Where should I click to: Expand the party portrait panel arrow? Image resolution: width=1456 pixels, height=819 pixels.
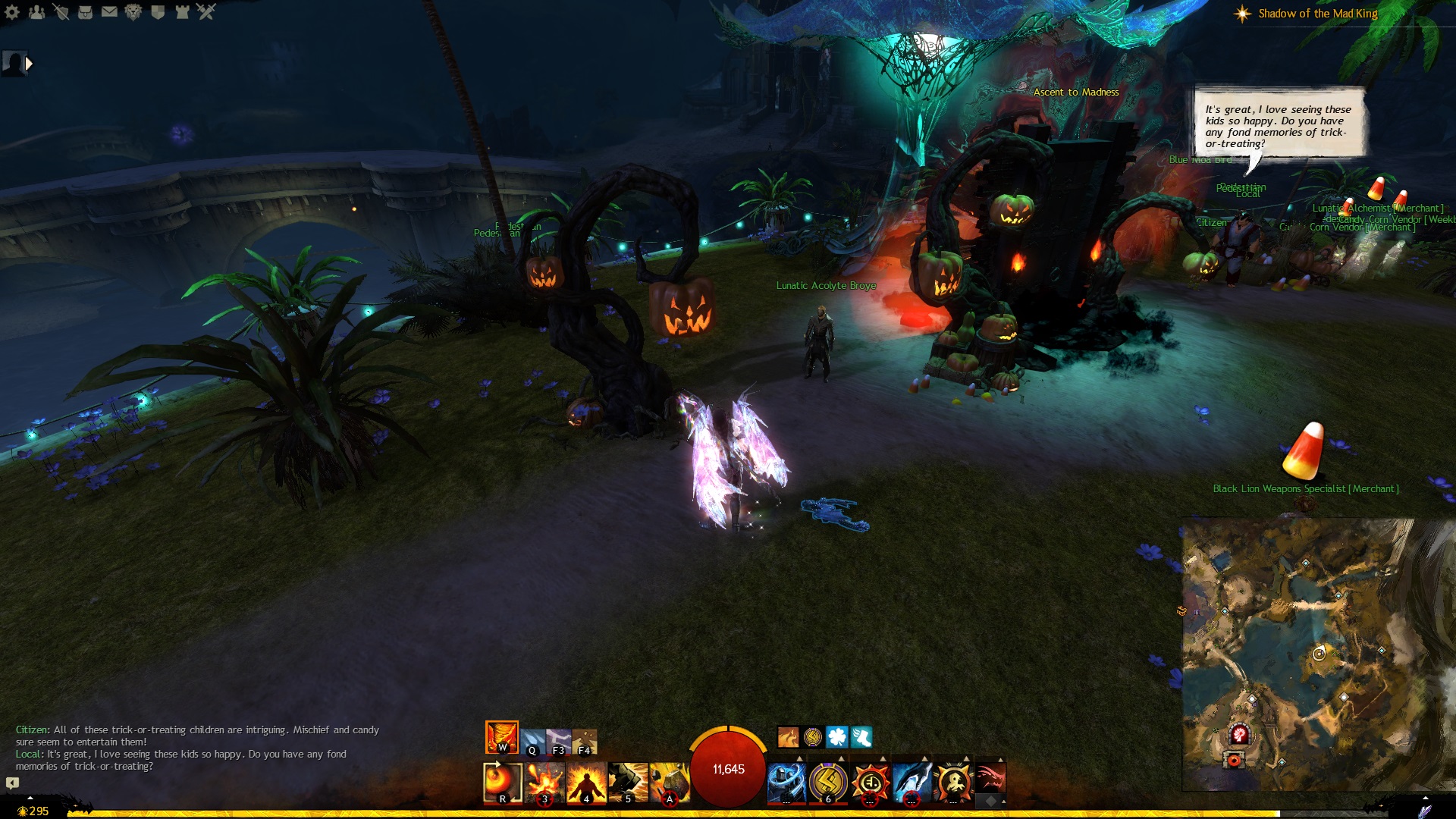pos(29,64)
